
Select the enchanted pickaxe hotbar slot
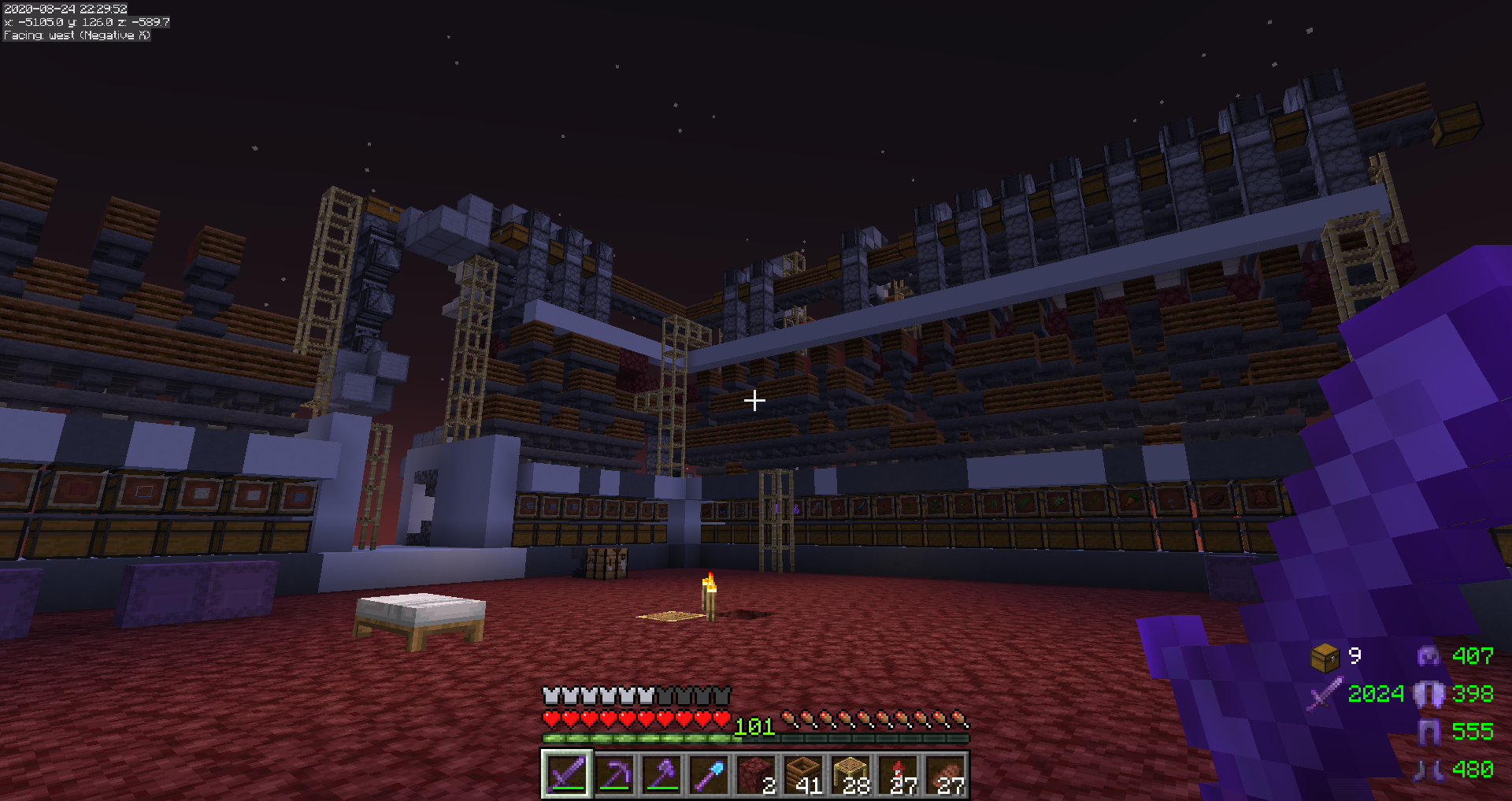(x=614, y=774)
